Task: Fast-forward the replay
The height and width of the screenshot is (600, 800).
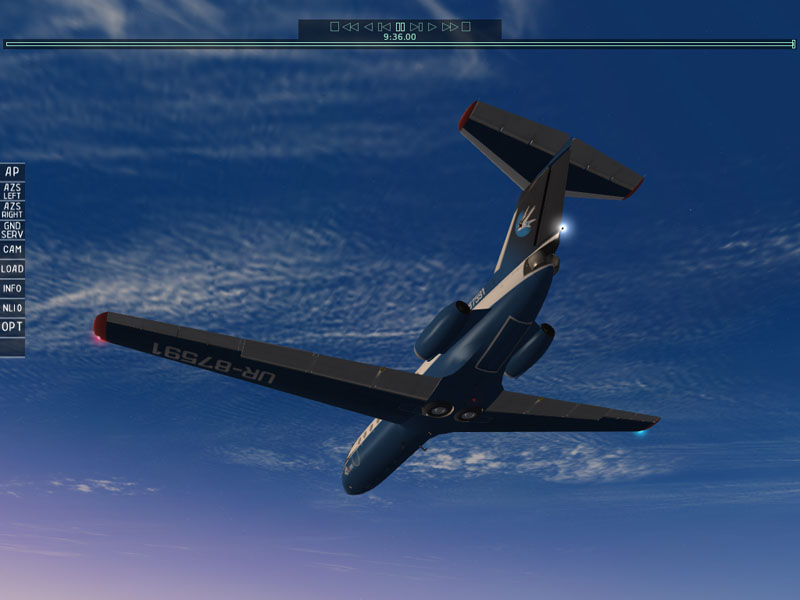Action: [x=449, y=27]
